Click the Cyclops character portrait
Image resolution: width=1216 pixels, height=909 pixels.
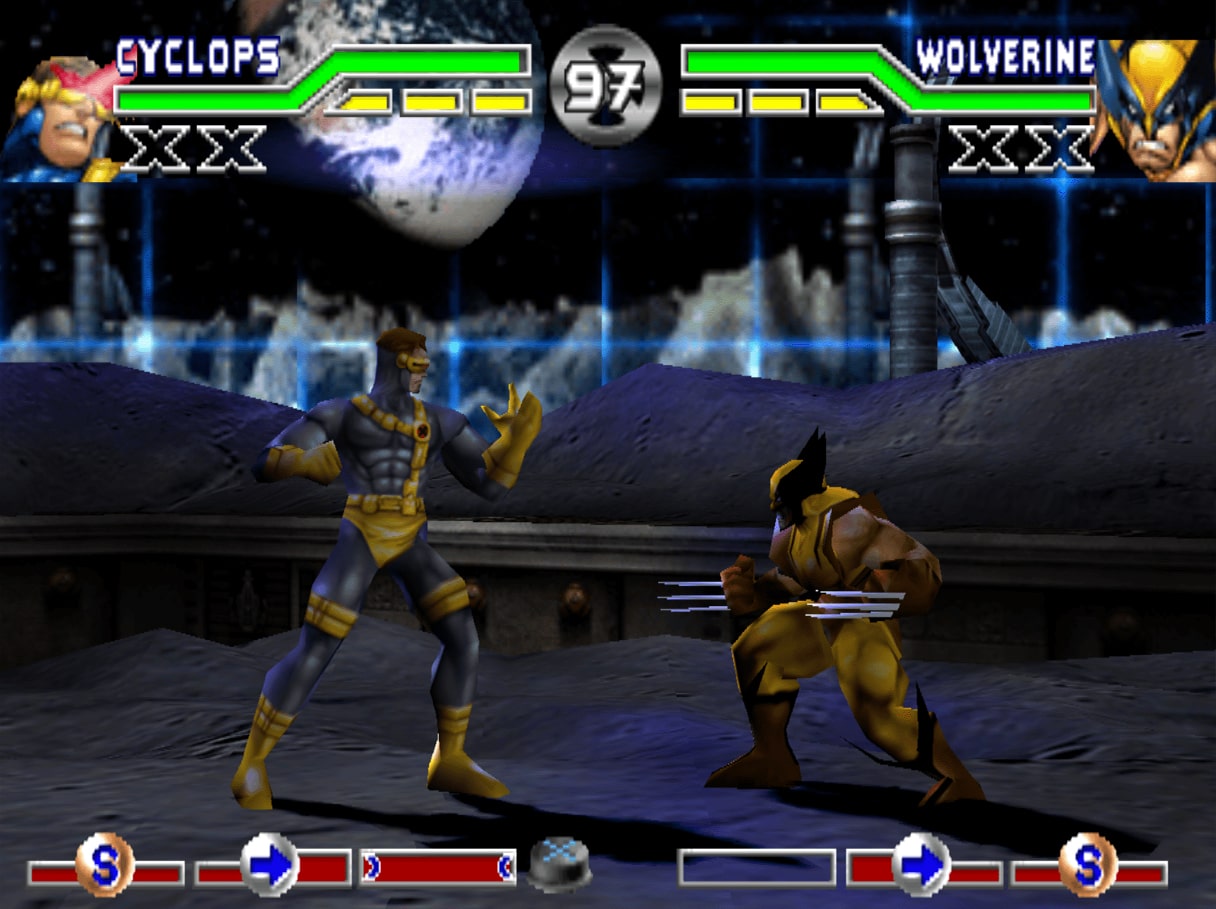point(62,120)
